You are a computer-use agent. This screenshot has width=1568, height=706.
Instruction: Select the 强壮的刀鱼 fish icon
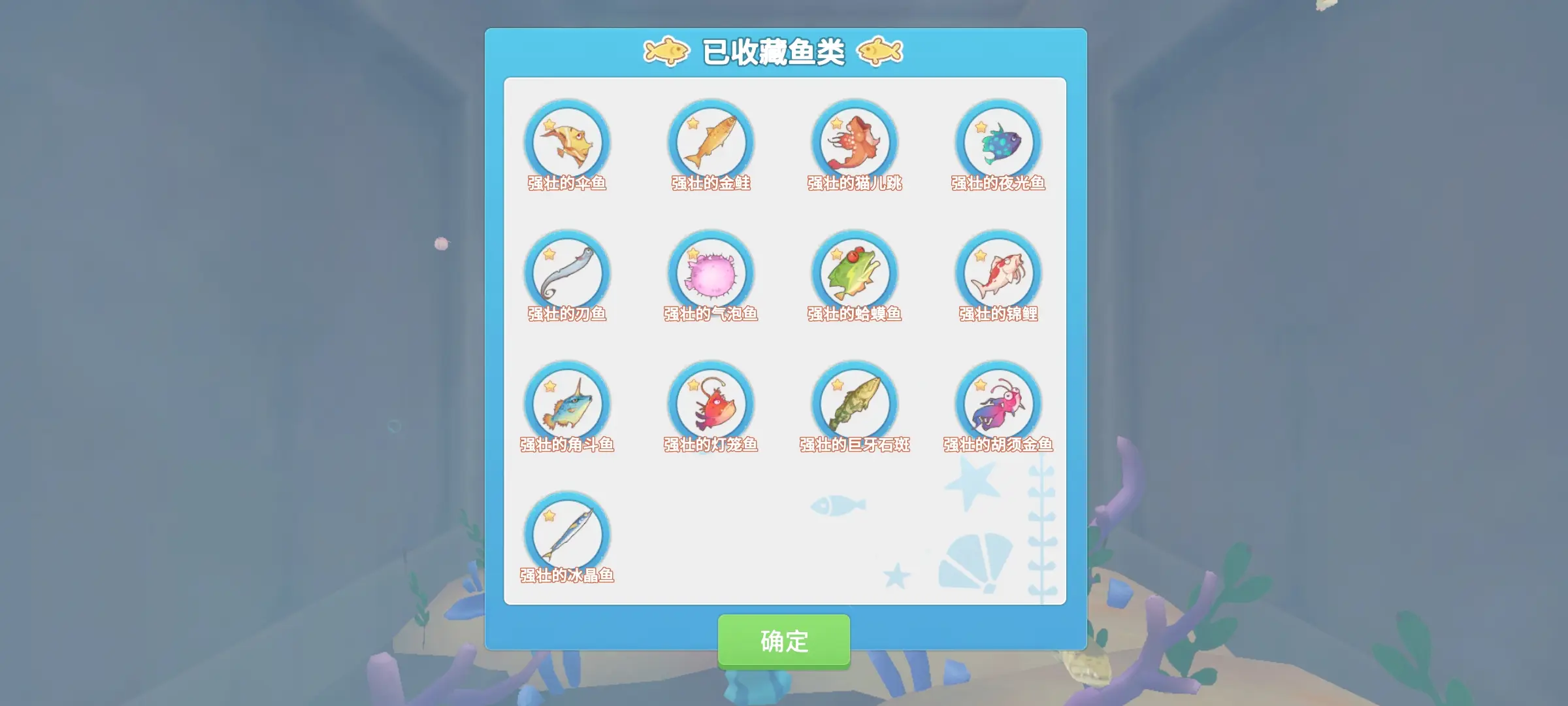(568, 275)
